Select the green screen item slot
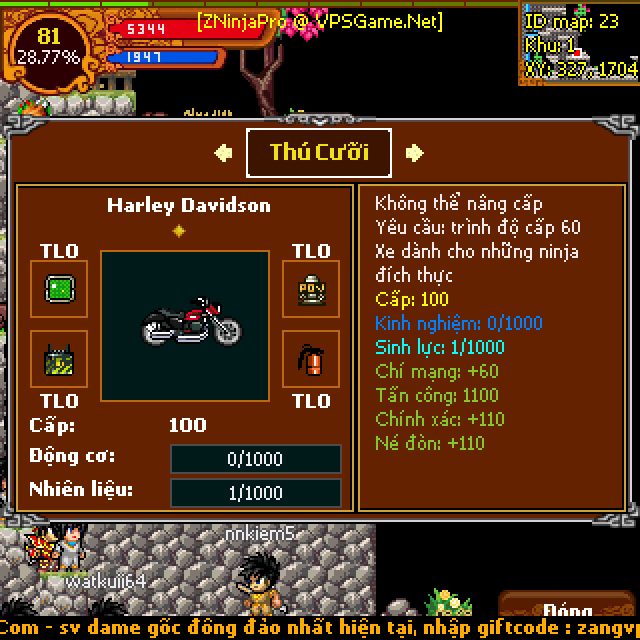The width and height of the screenshot is (640, 640). 59,289
